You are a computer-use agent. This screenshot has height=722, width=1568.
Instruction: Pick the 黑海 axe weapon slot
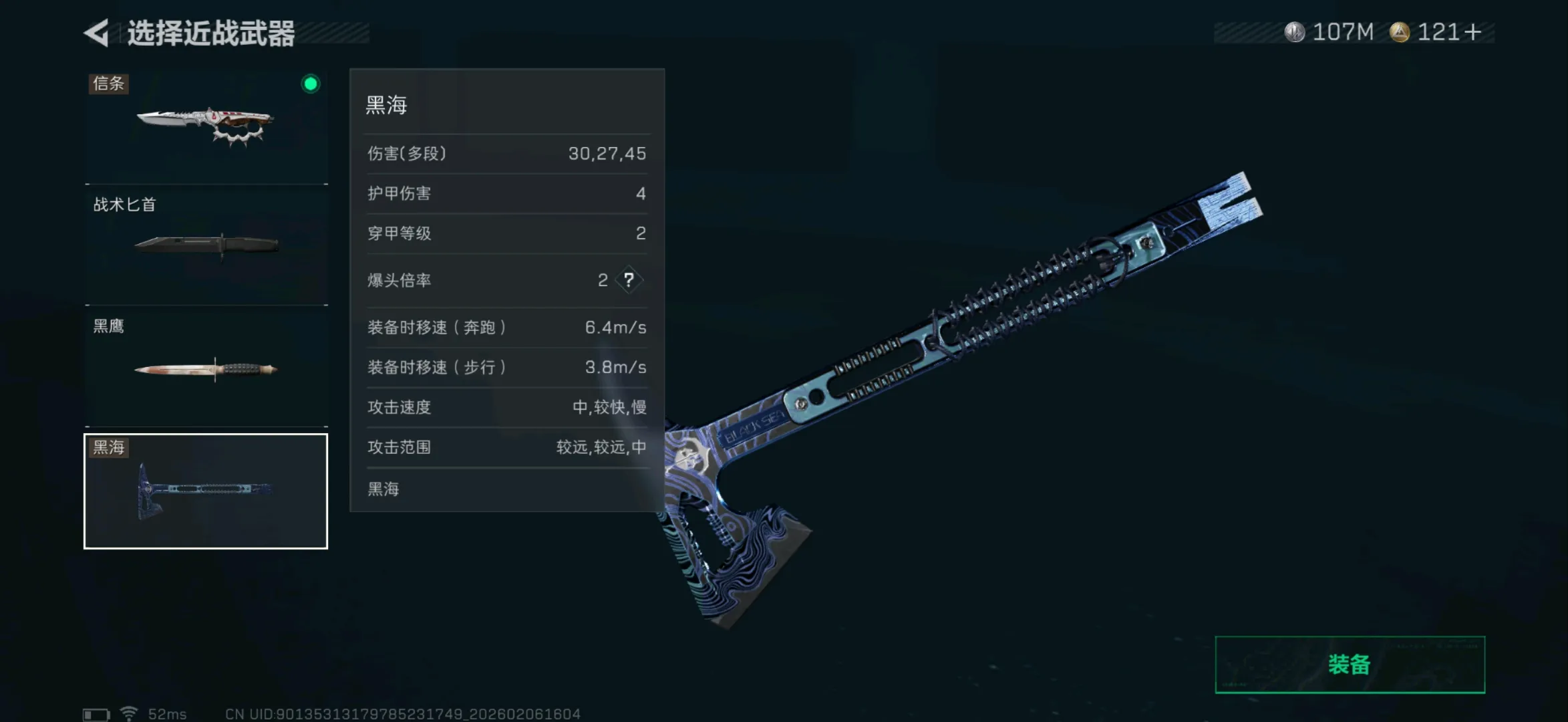pyautogui.click(x=206, y=491)
